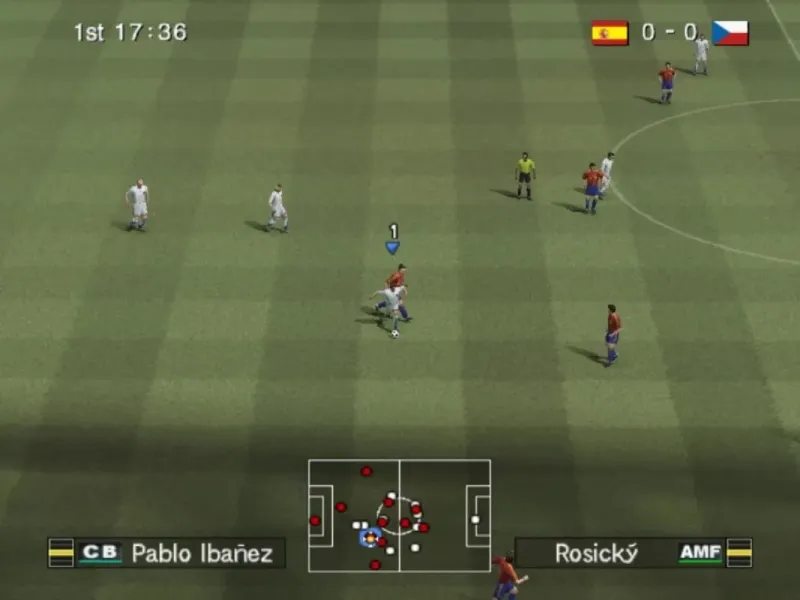Click the AMF position badge
This screenshot has height=600, width=800.
coord(700,553)
